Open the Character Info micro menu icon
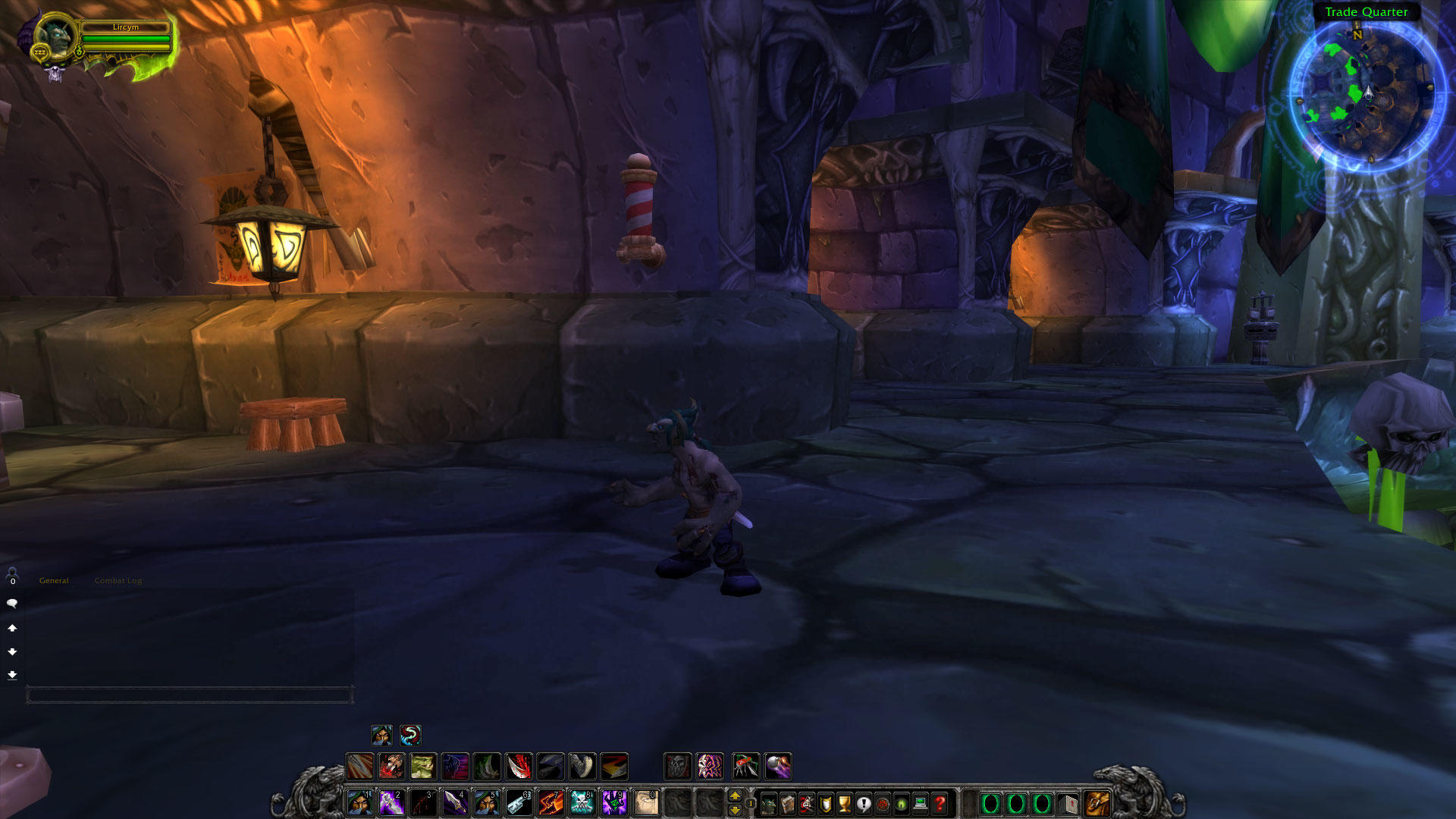 [x=767, y=805]
